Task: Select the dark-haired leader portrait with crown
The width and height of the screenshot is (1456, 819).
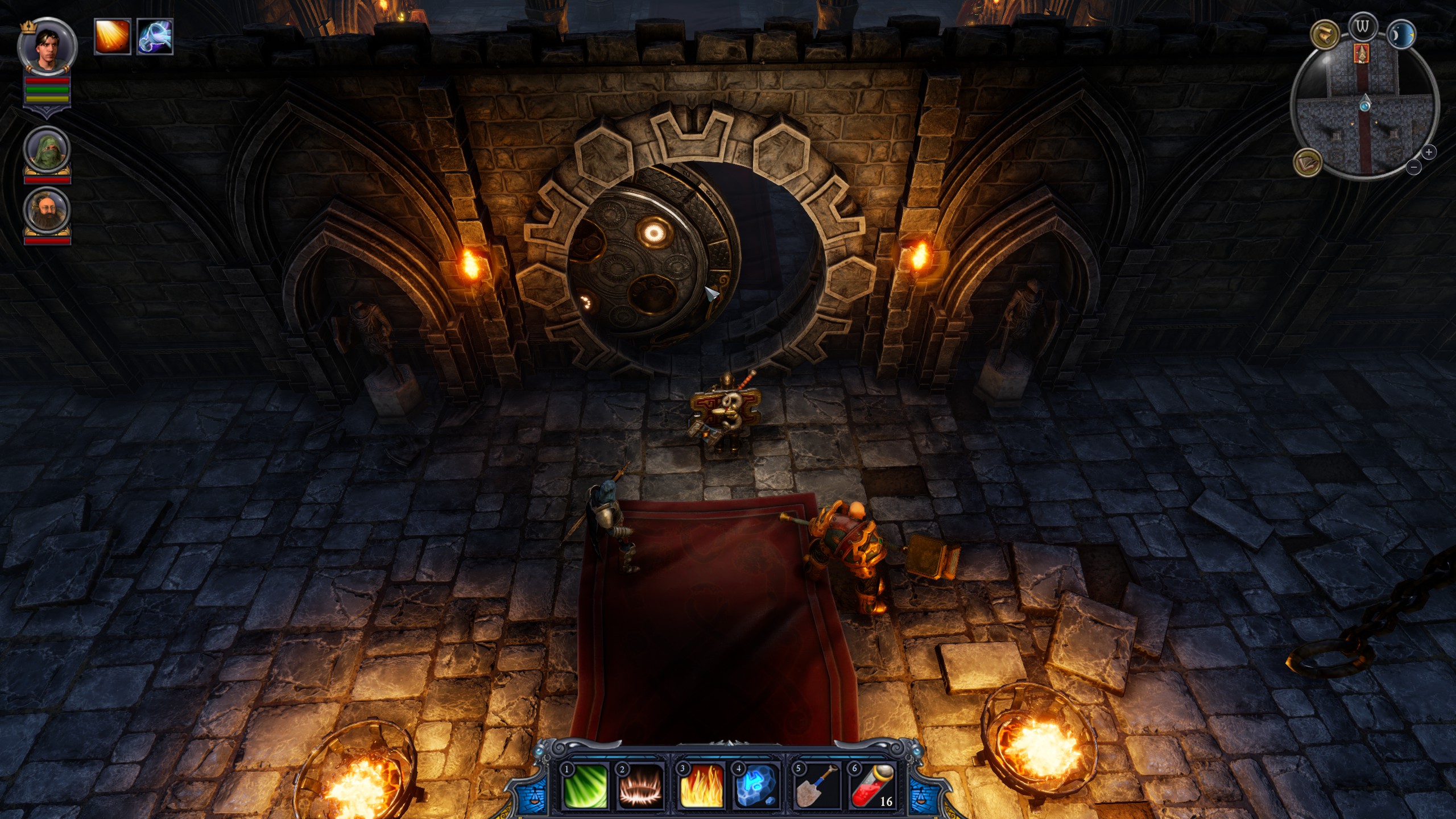Action: 47,47
